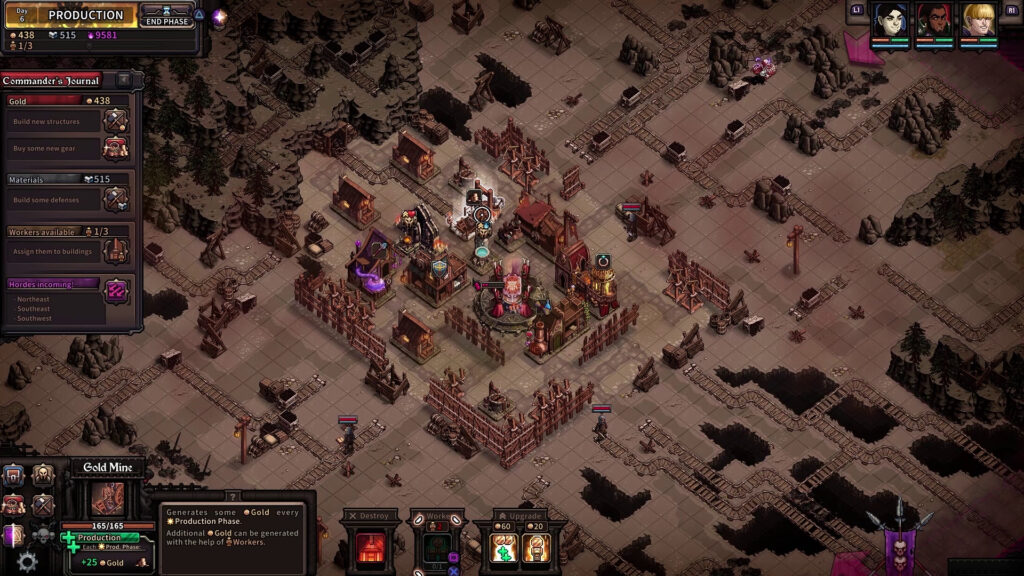Viewport: 1024px width, 576px height.
Task: Show incoming hordes purple icon
Action: coord(116,291)
